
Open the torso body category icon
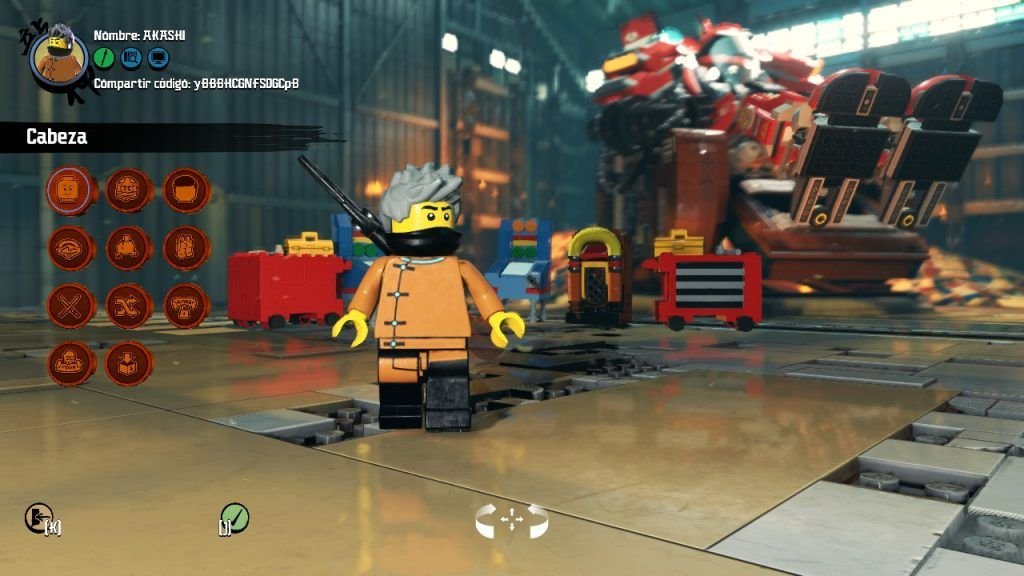tap(129, 248)
